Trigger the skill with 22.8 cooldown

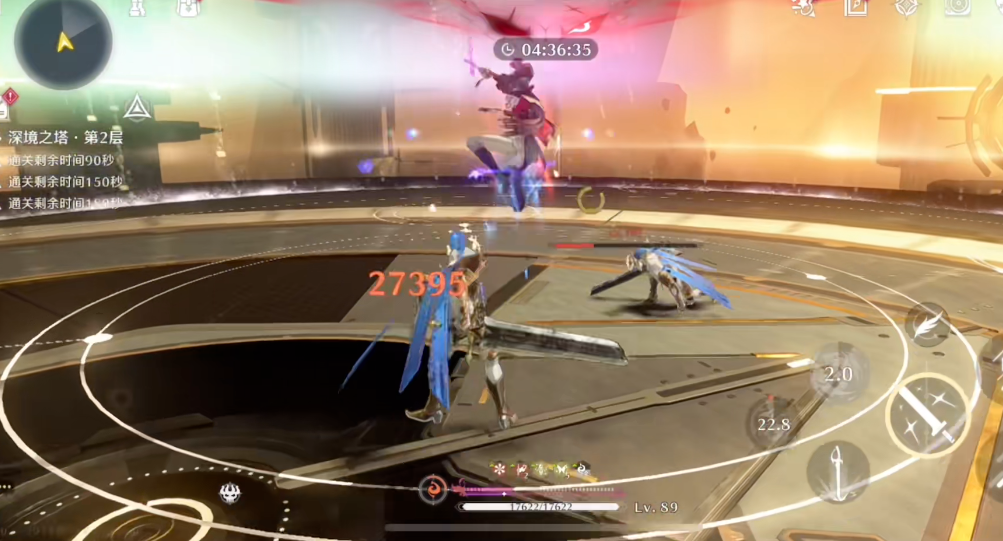(x=773, y=423)
